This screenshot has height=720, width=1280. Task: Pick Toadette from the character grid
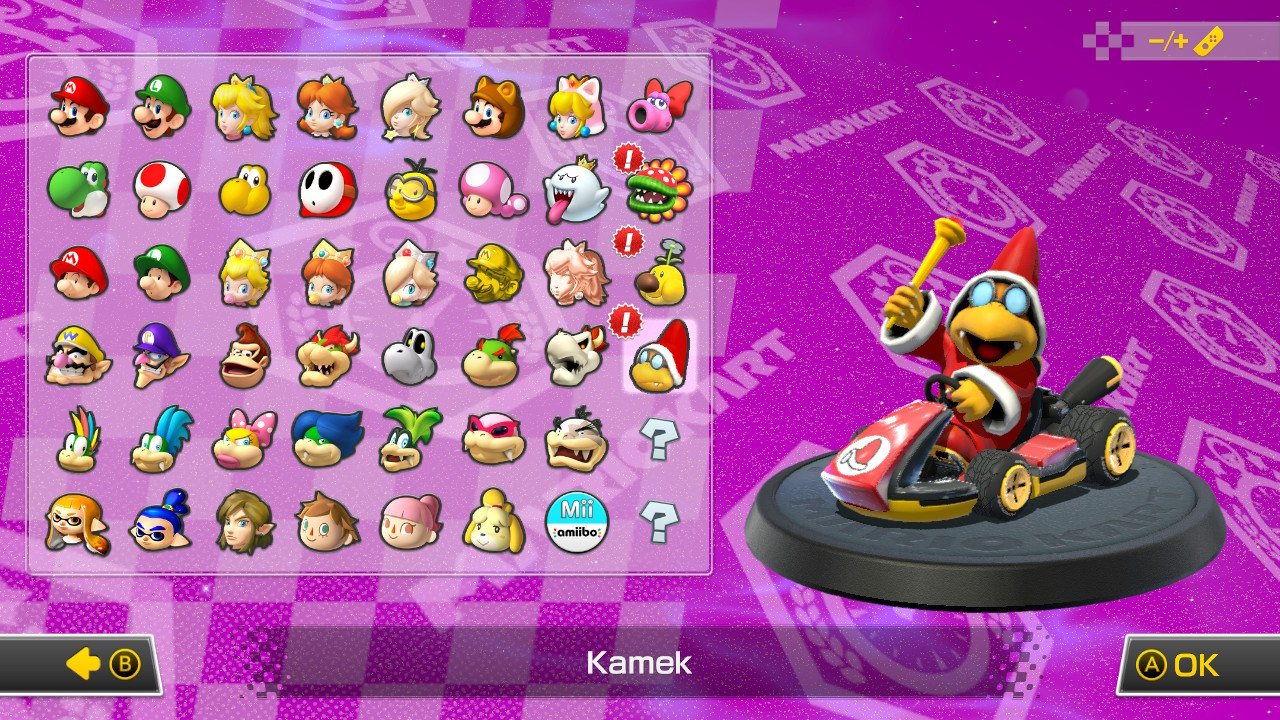pyautogui.click(x=493, y=190)
